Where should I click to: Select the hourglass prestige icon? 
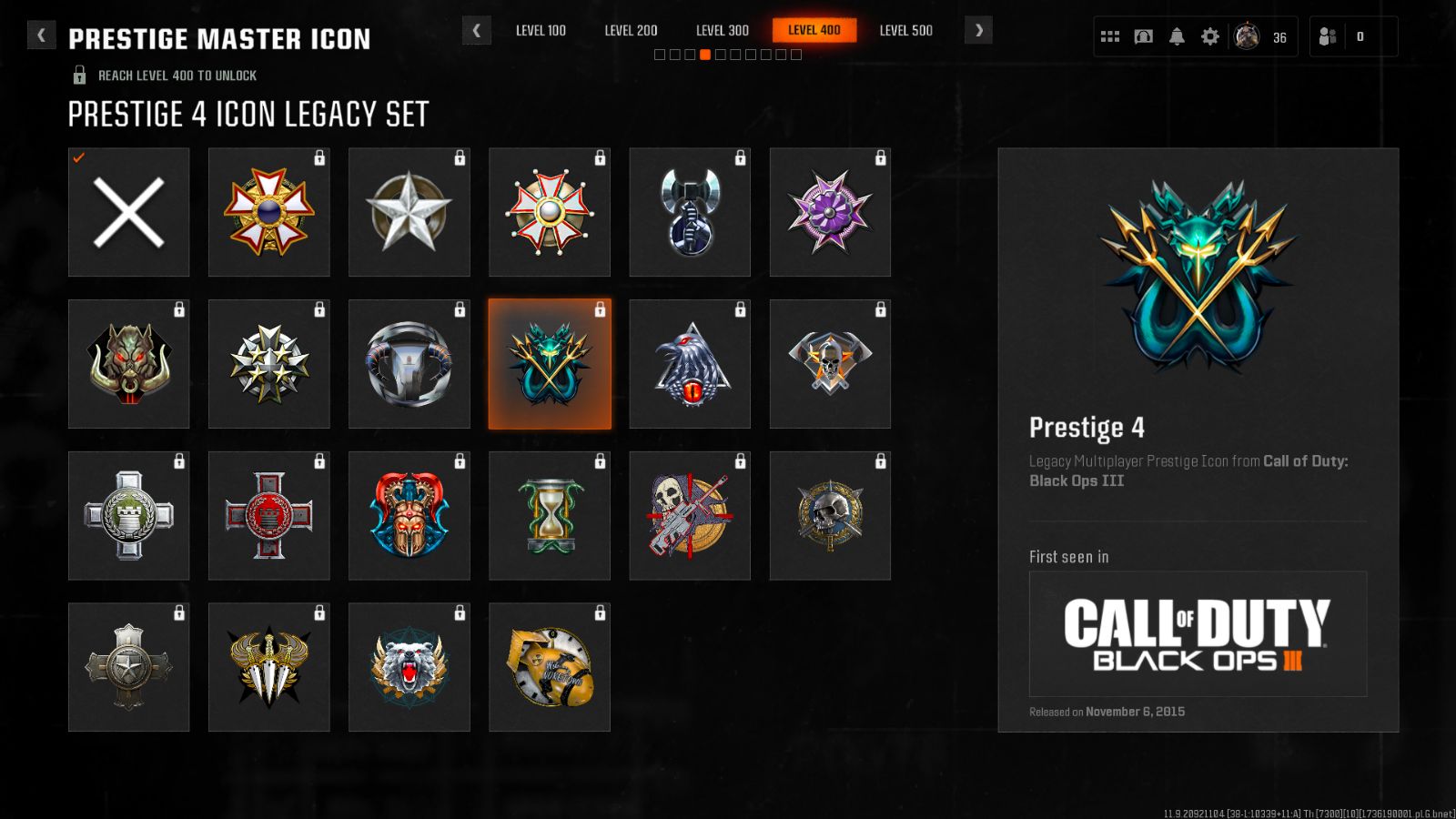(x=550, y=515)
